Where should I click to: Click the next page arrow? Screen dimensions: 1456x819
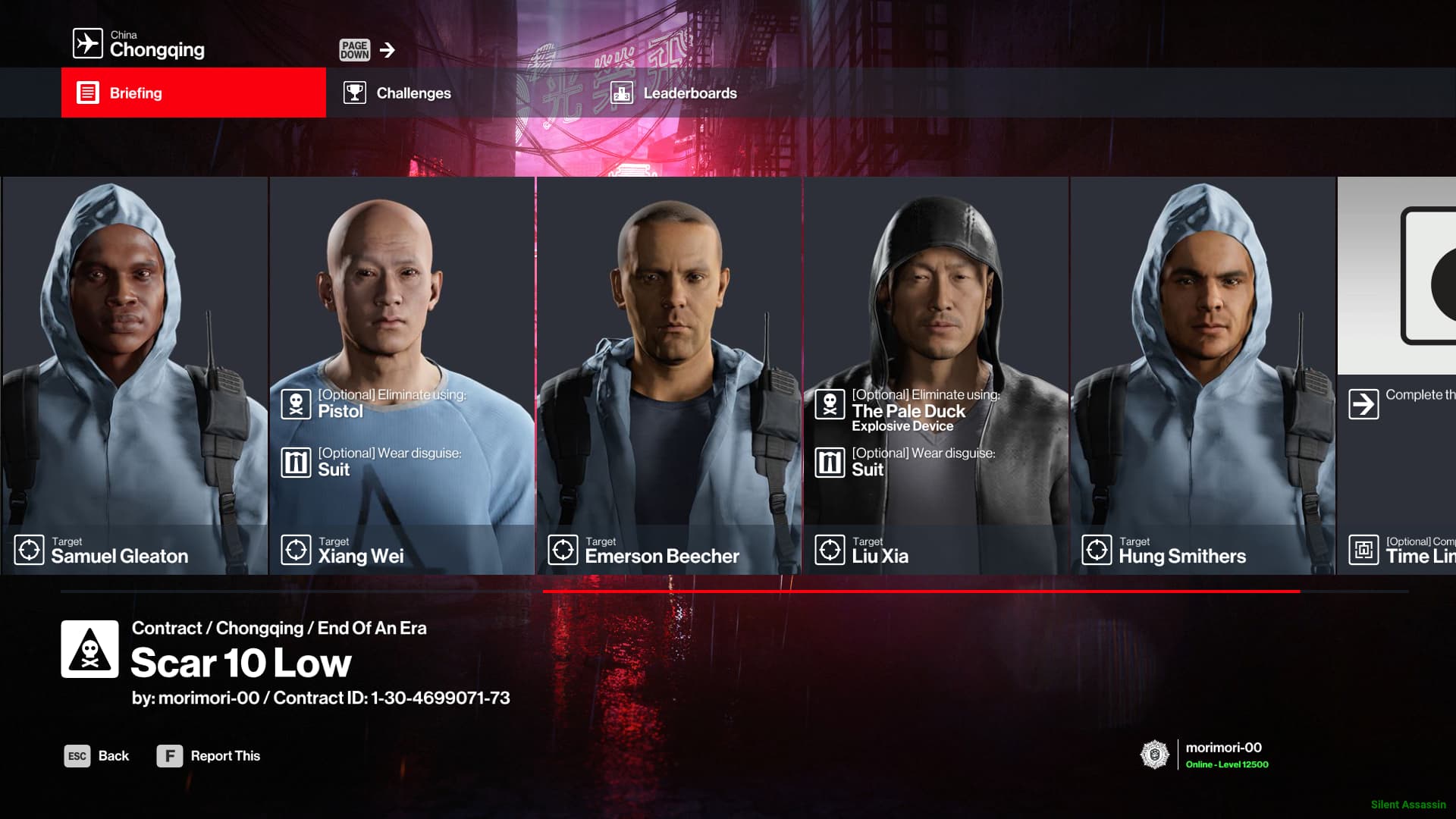click(x=387, y=50)
